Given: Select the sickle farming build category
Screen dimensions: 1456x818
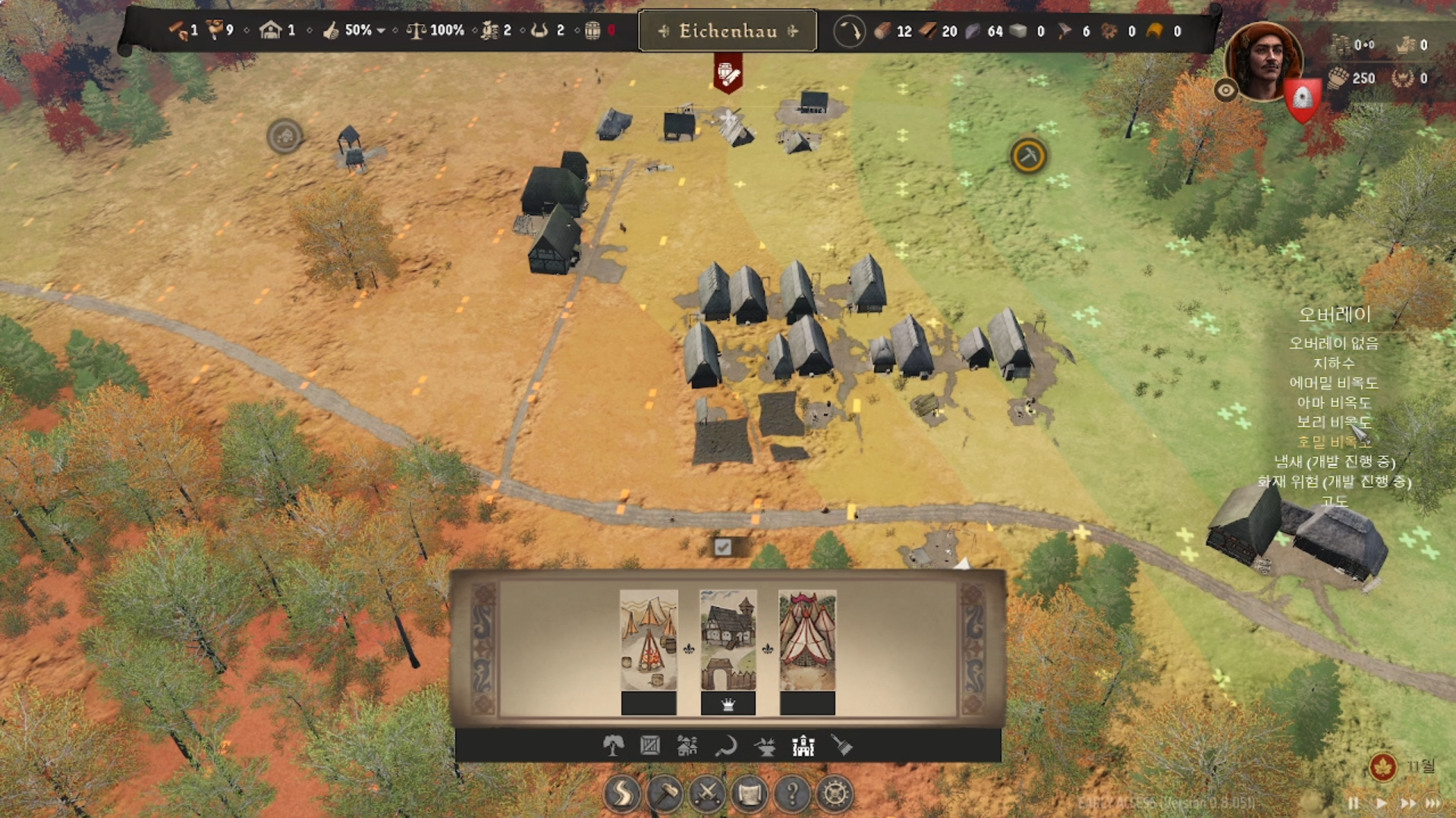Looking at the screenshot, I should 726,747.
